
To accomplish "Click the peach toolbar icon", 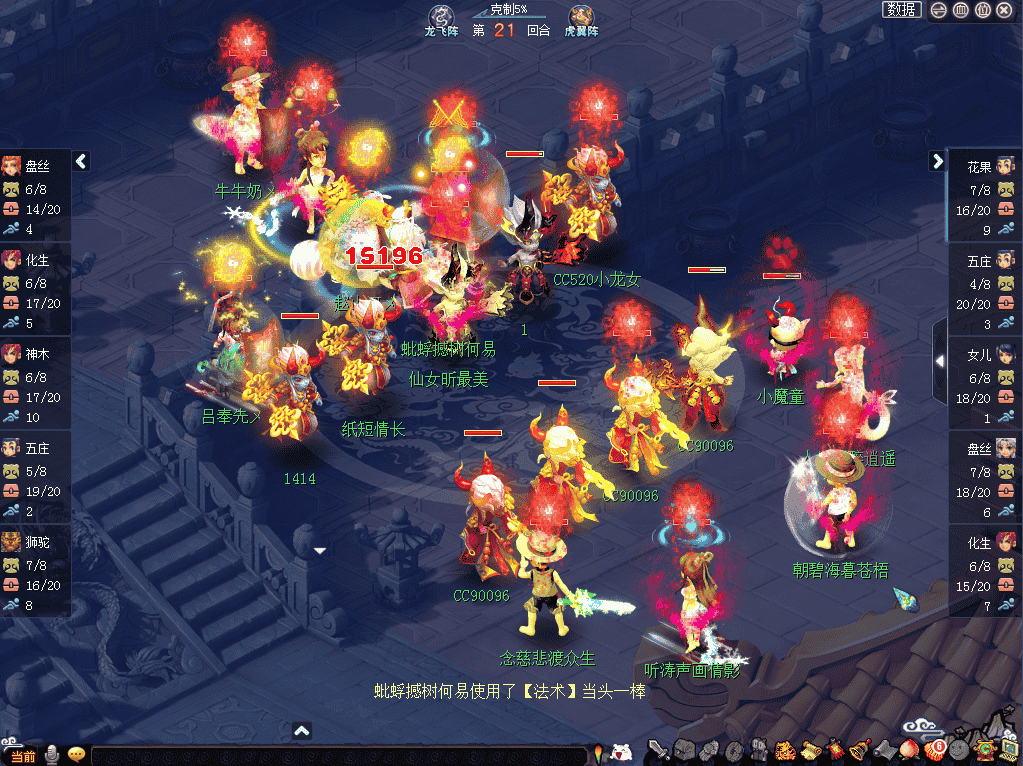I will 909,750.
